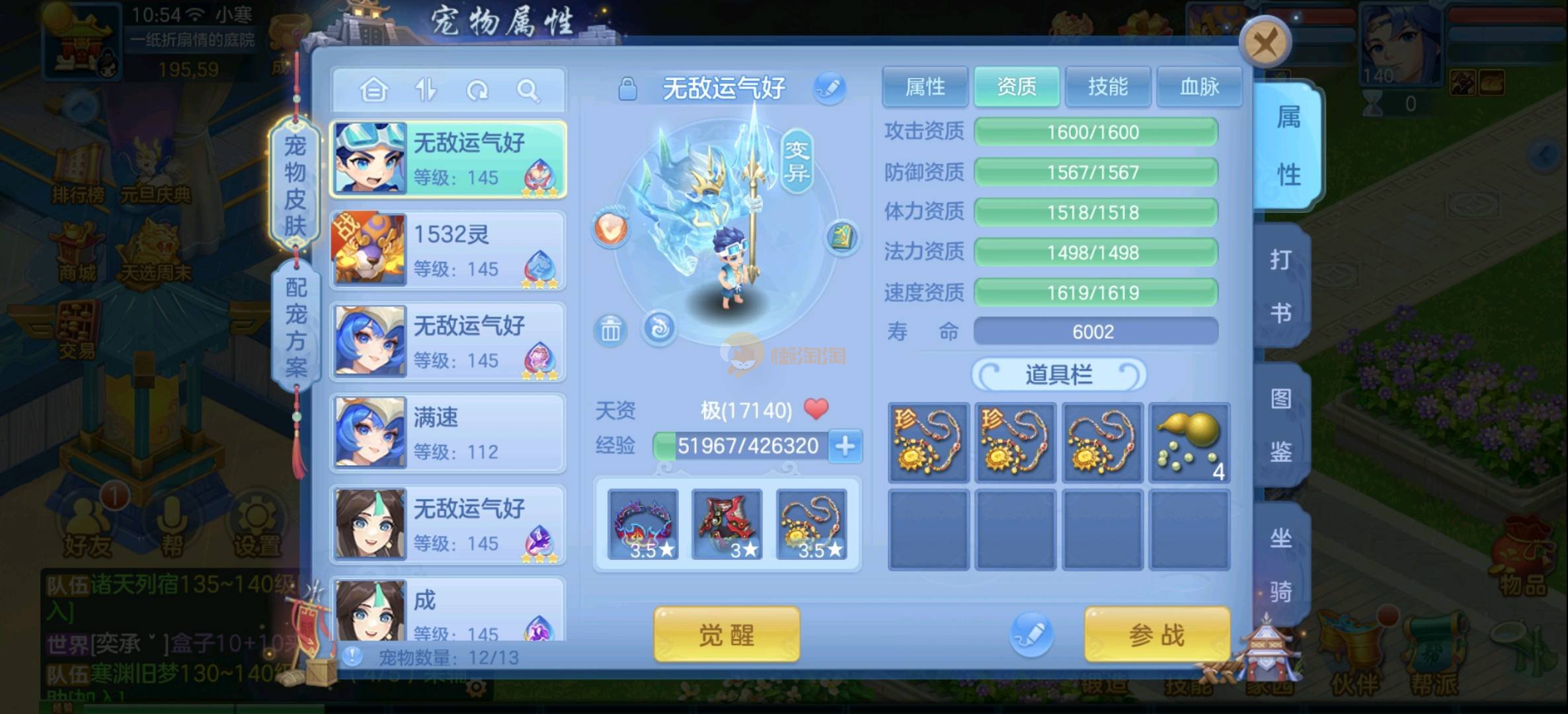
Task: Go to the 图鉴 encyclopedia tab
Action: click(1281, 425)
